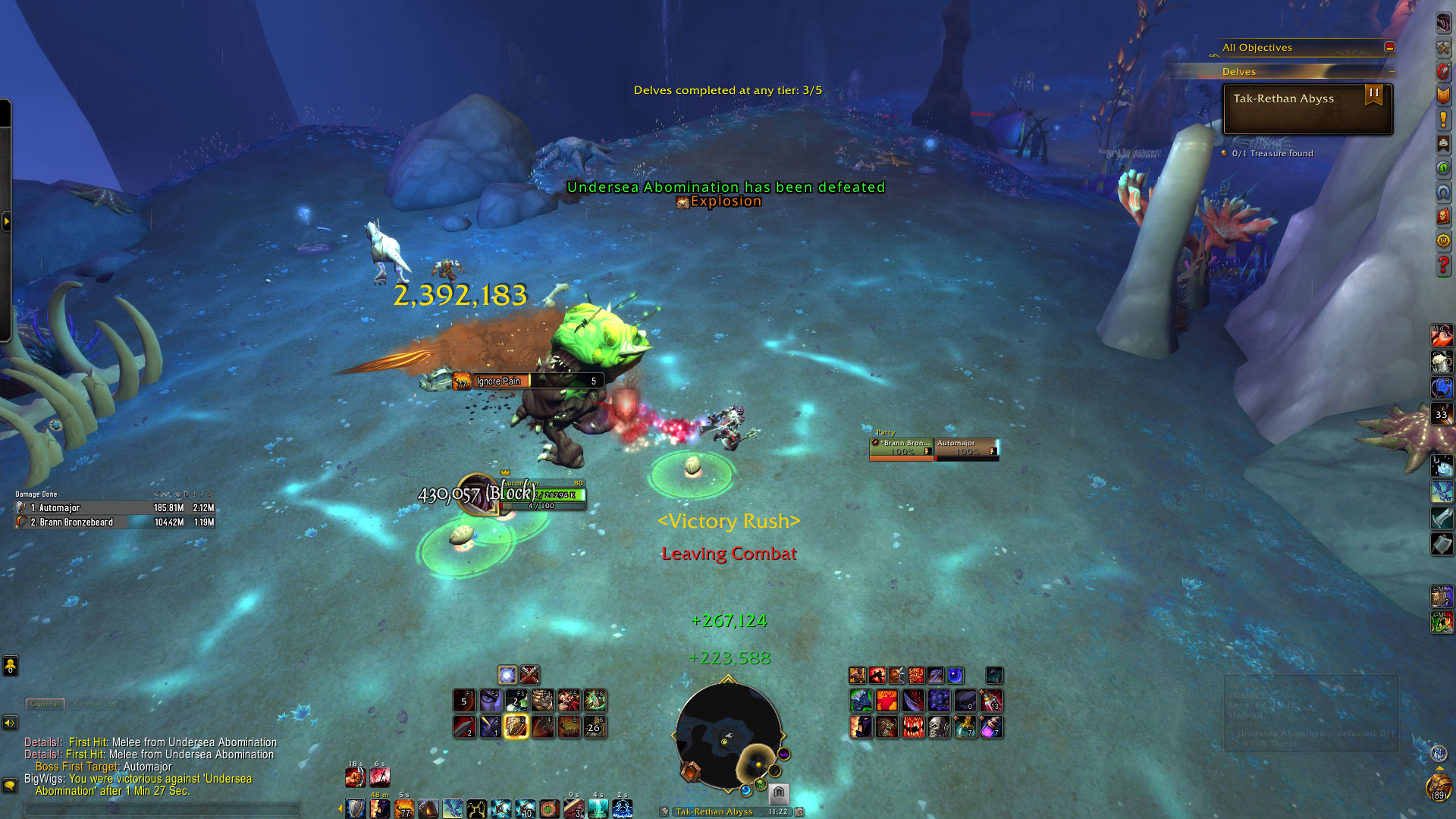Toggle the voice chat speaker button
This screenshot has height=819, width=1456.
point(10,723)
